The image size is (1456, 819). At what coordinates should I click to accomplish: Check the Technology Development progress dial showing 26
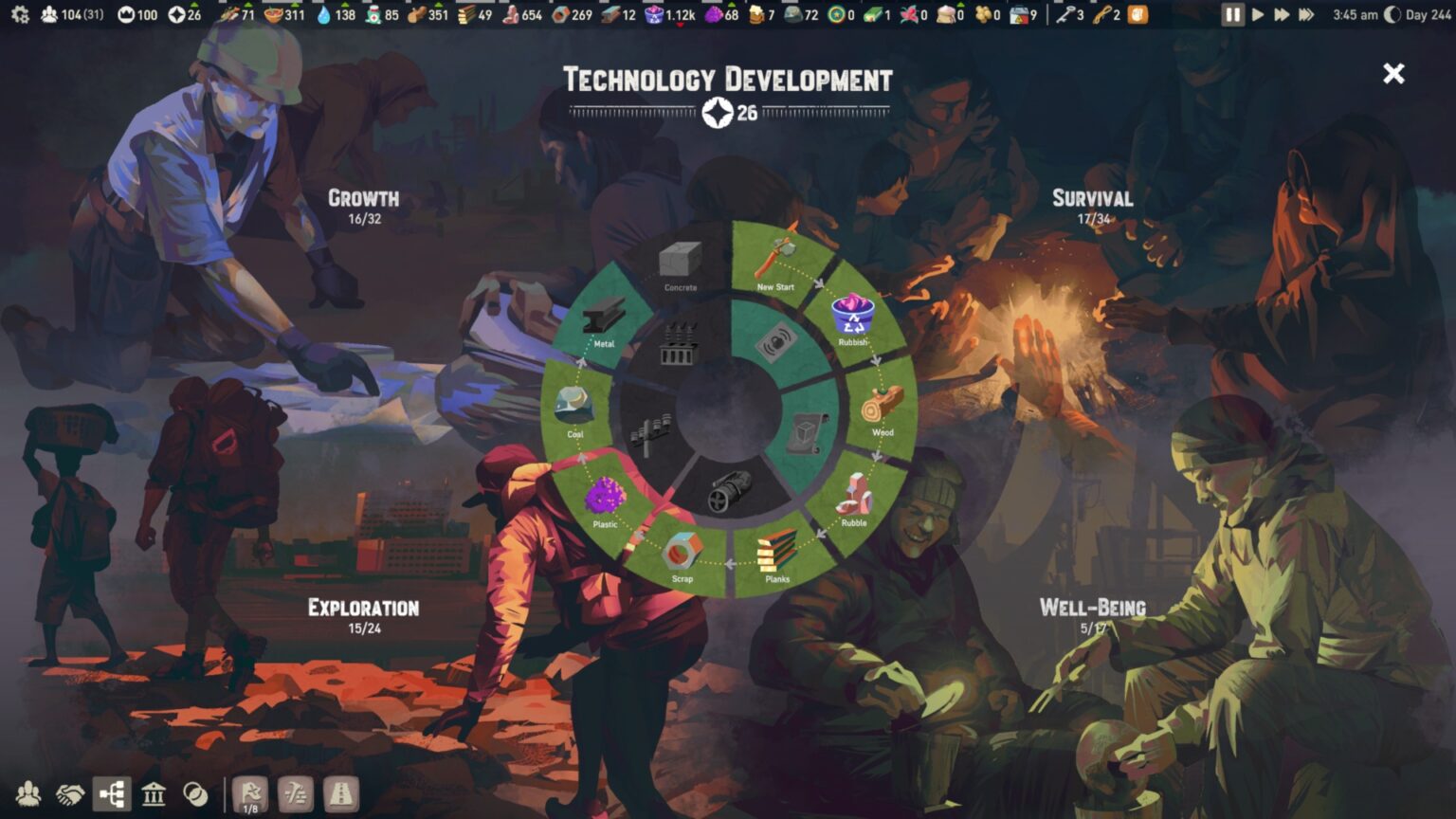(x=728, y=114)
